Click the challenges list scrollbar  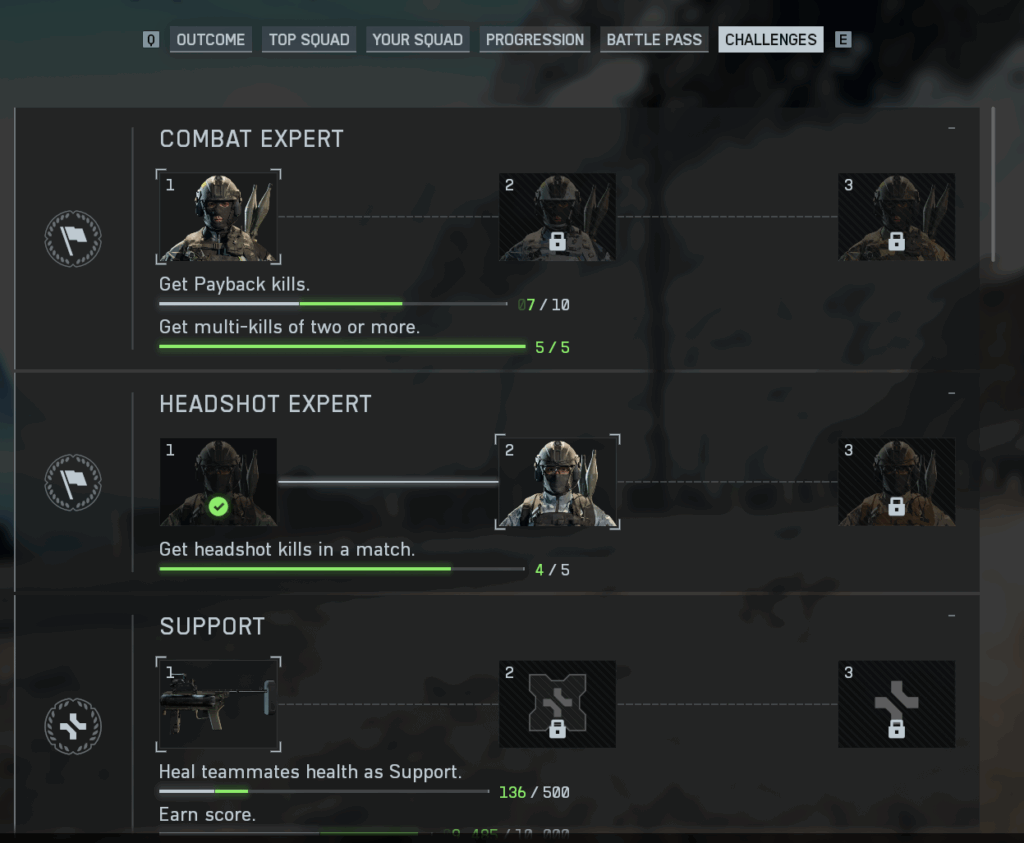coord(993,185)
